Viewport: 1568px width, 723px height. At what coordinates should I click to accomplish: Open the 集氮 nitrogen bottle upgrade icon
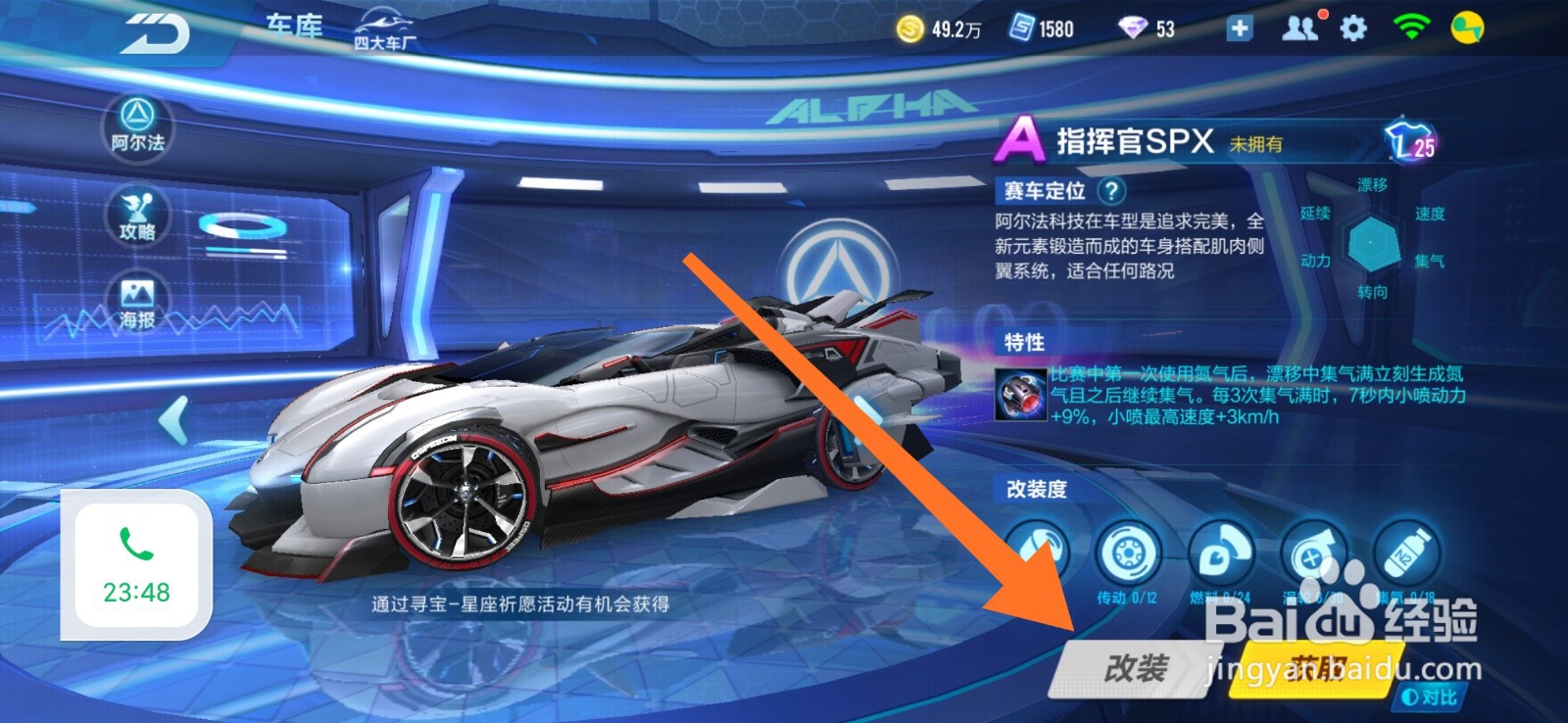pos(1406,549)
